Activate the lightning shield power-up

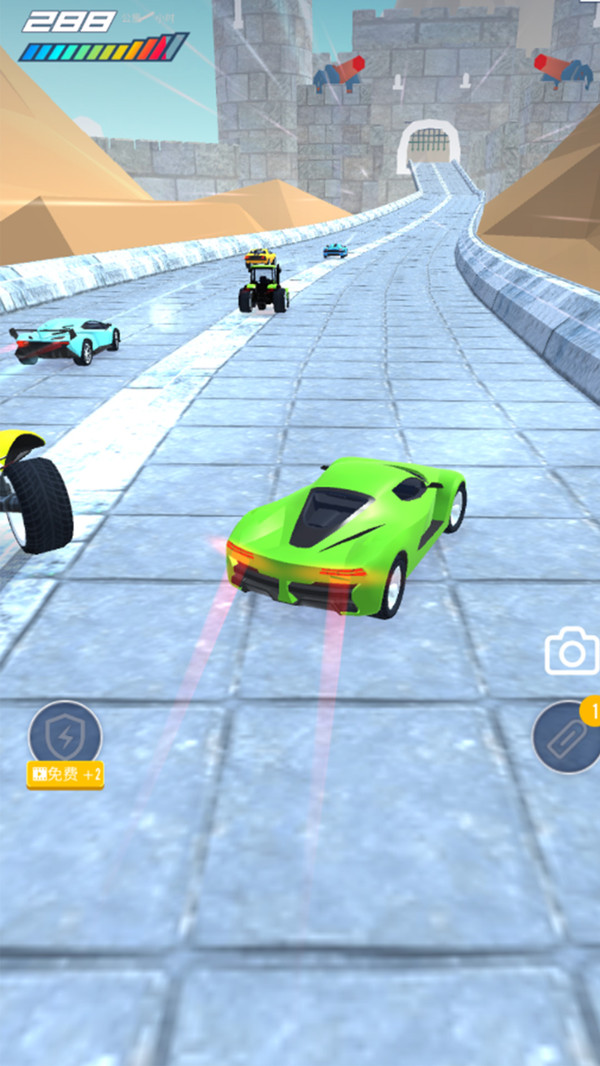(x=65, y=735)
